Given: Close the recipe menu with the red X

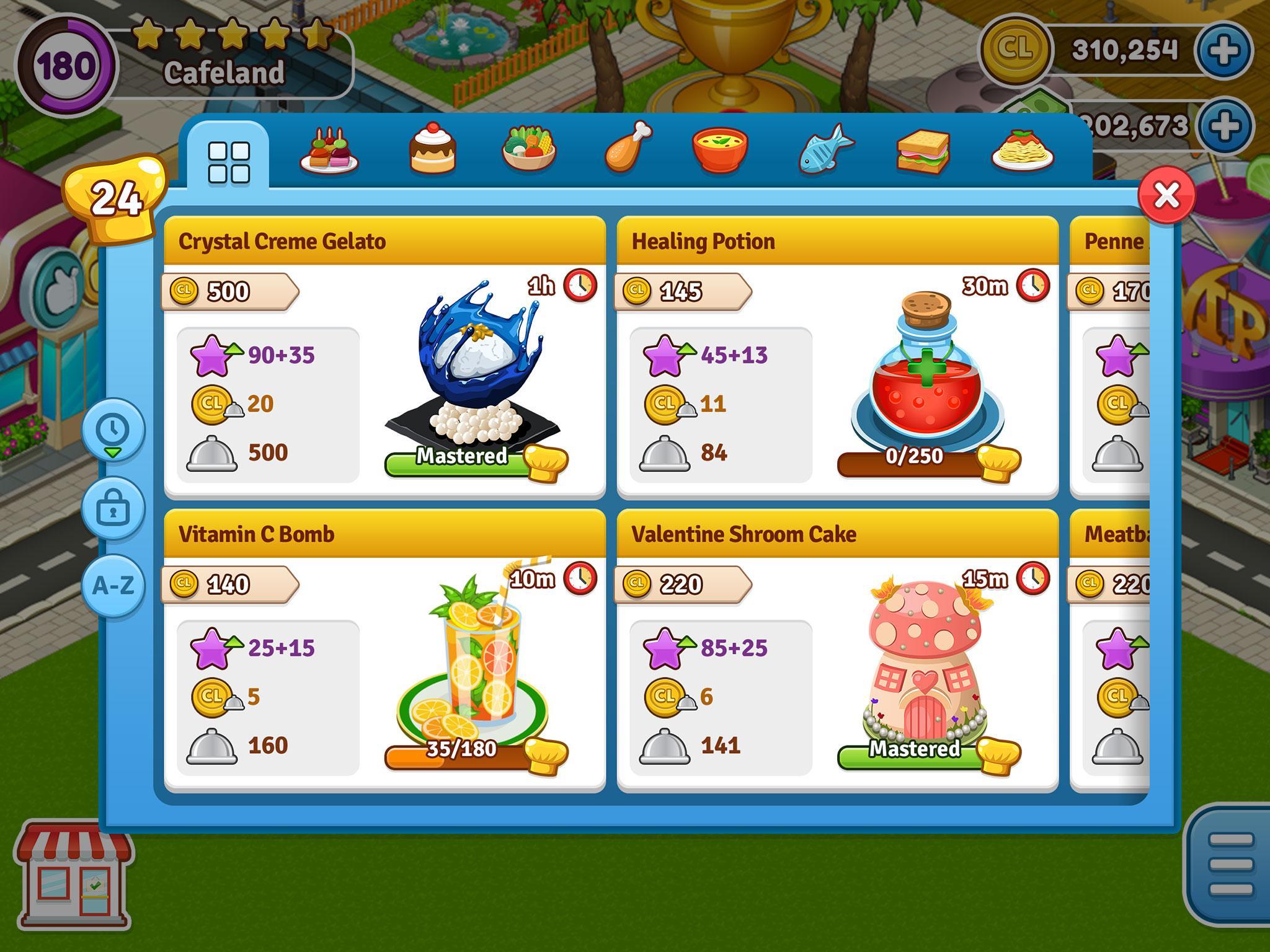Looking at the screenshot, I should tap(1166, 196).
